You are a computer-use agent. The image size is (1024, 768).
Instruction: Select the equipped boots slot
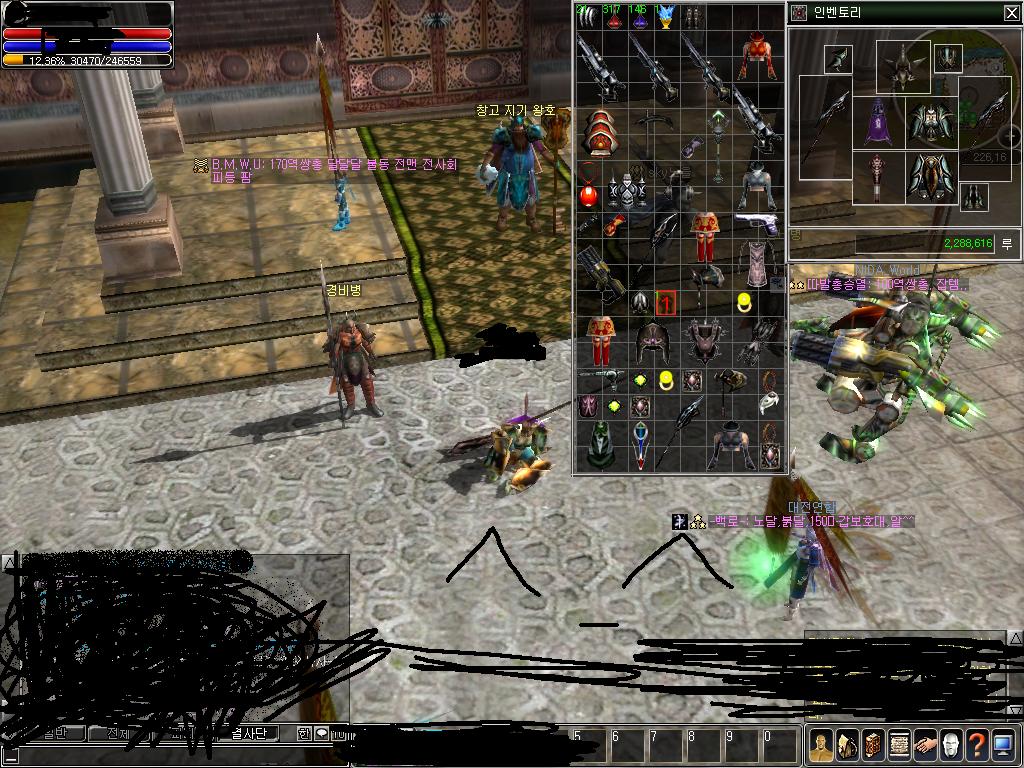[x=974, y=196]
